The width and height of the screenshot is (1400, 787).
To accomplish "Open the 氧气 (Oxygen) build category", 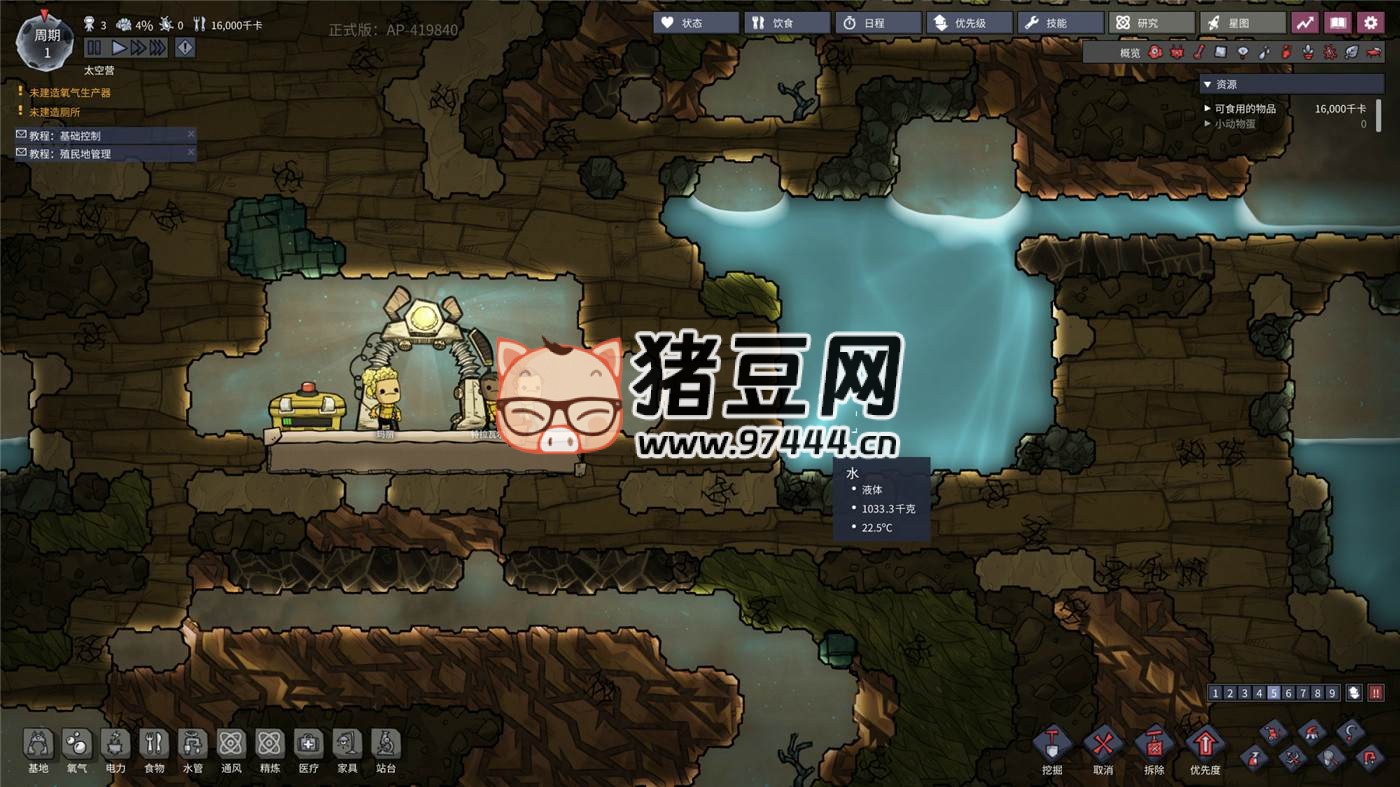I will point(77,751).
